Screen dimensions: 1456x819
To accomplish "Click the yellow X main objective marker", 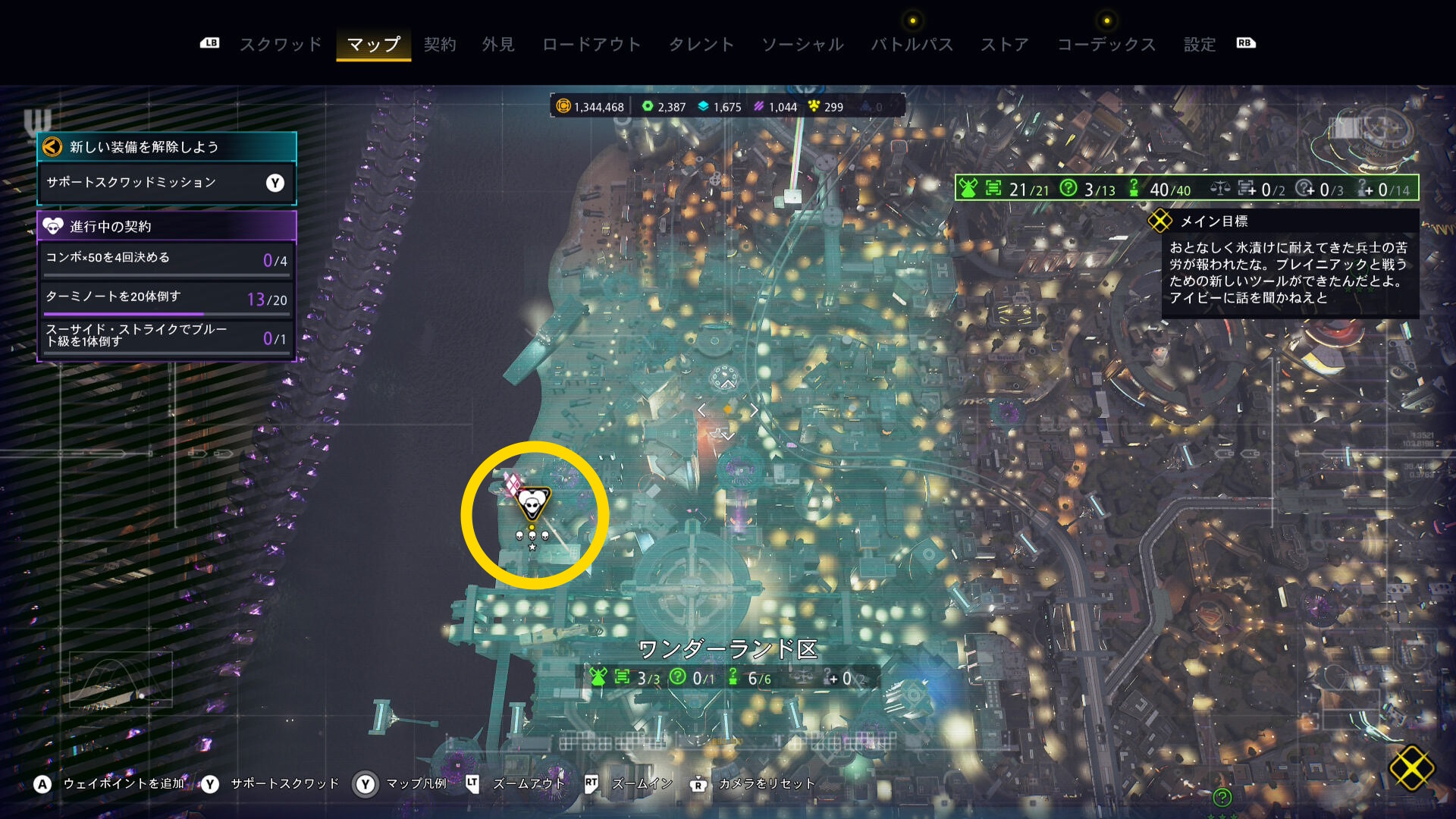I will pyautogui.click(x=1411, y=767).
